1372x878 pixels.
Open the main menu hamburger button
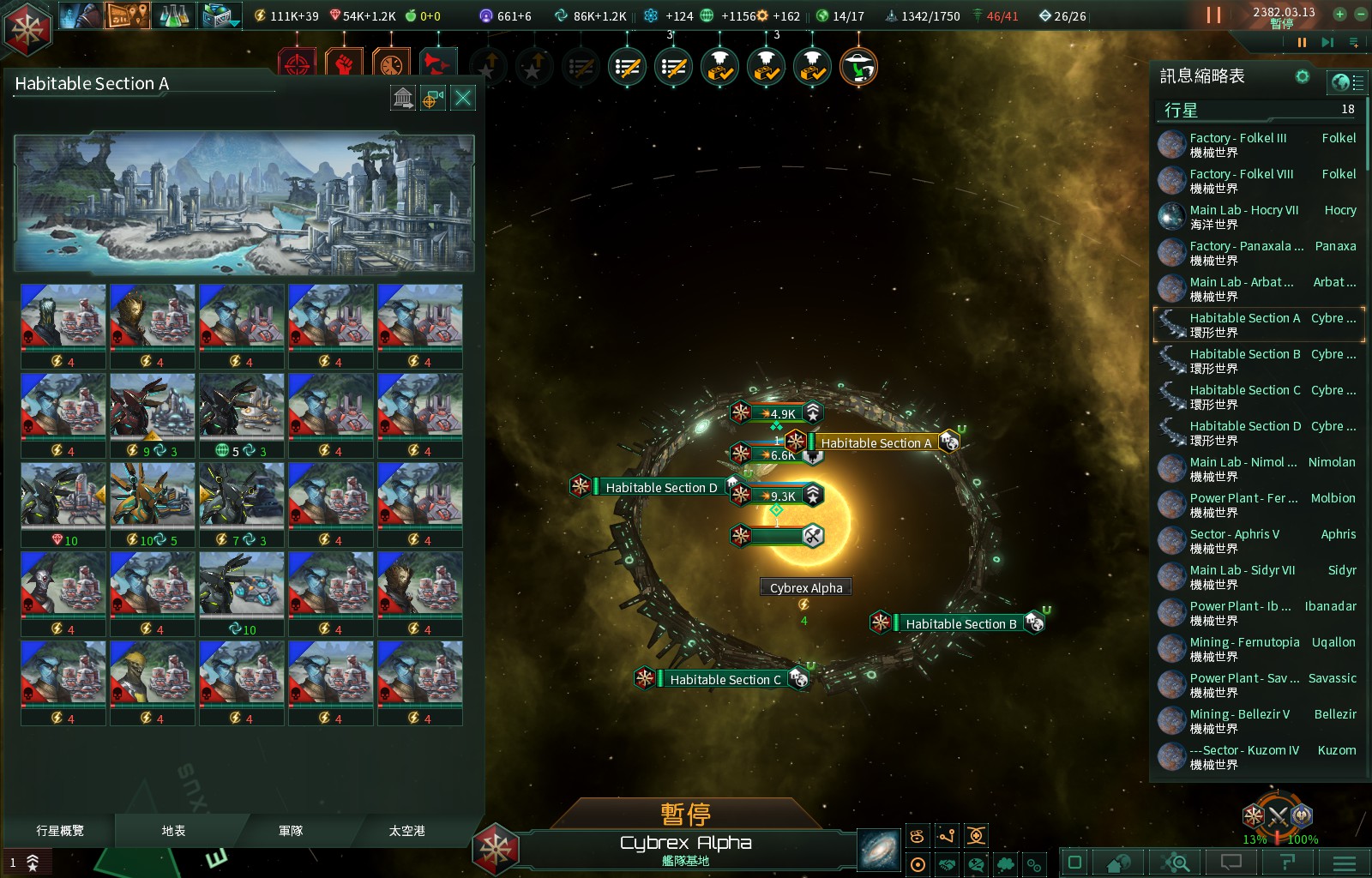click(1344, 863)
